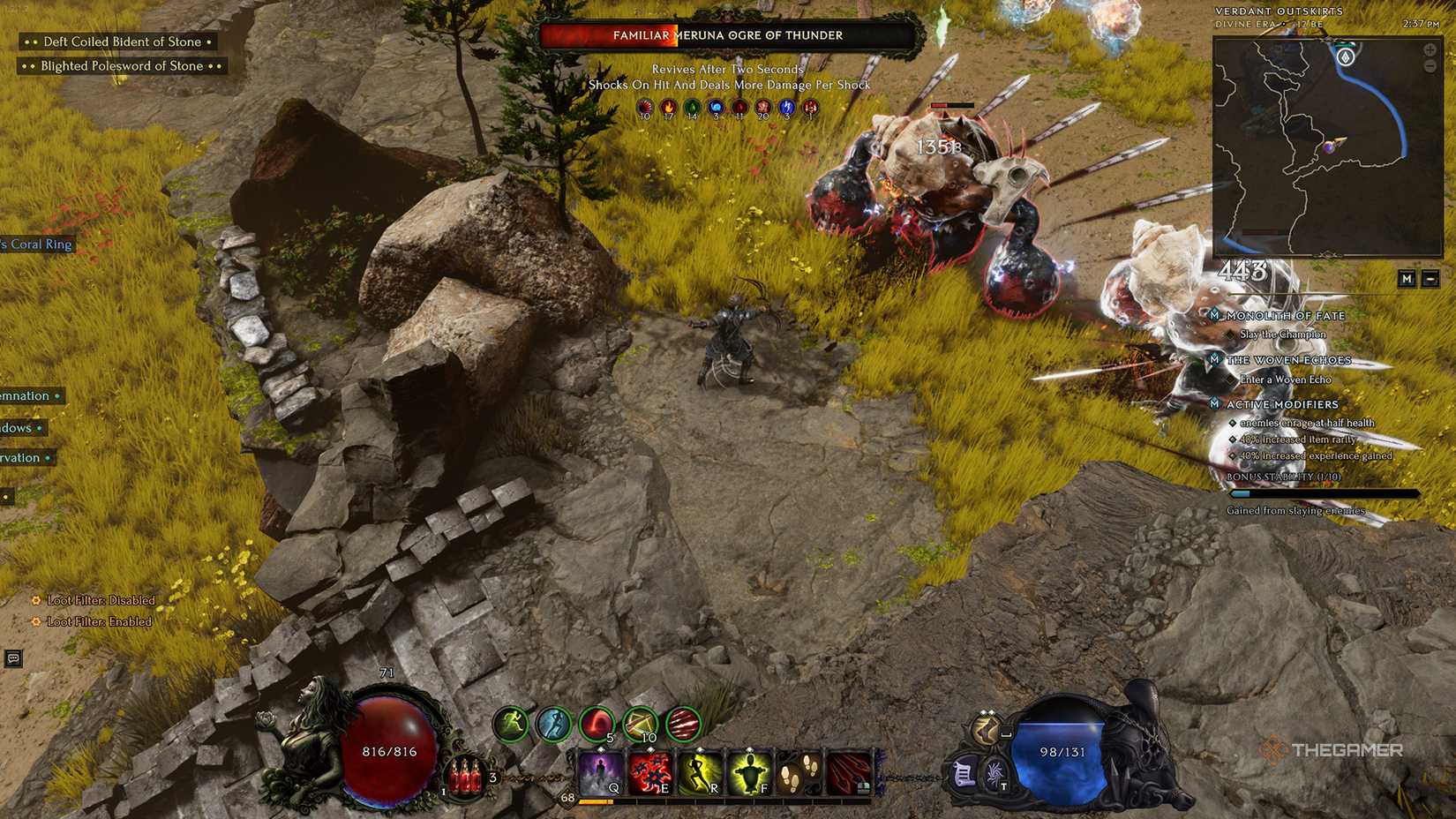This screenshot has height=819, width=1456.
Task: Open the chat message icon
Action: click(12, 657)
